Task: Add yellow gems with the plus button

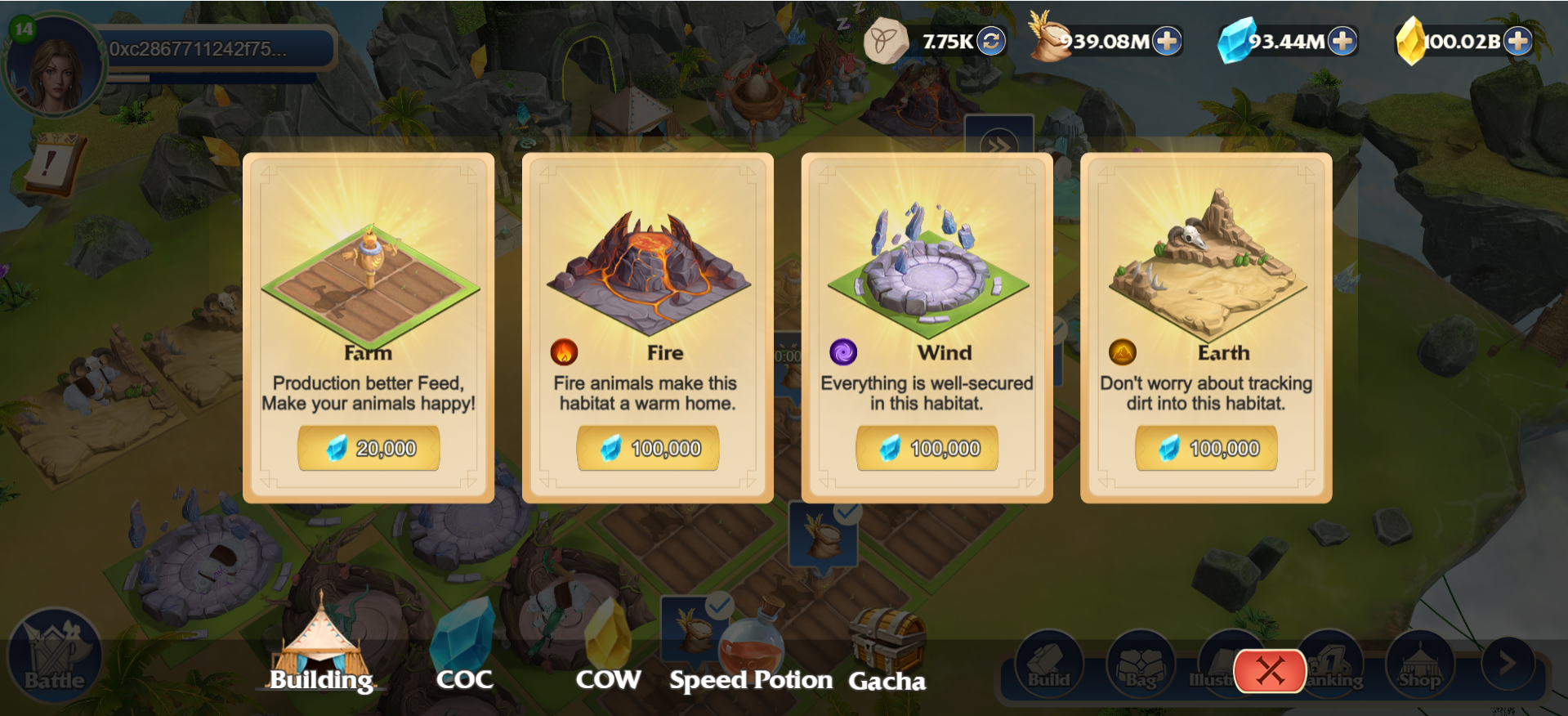Action: click(1517, 41)
